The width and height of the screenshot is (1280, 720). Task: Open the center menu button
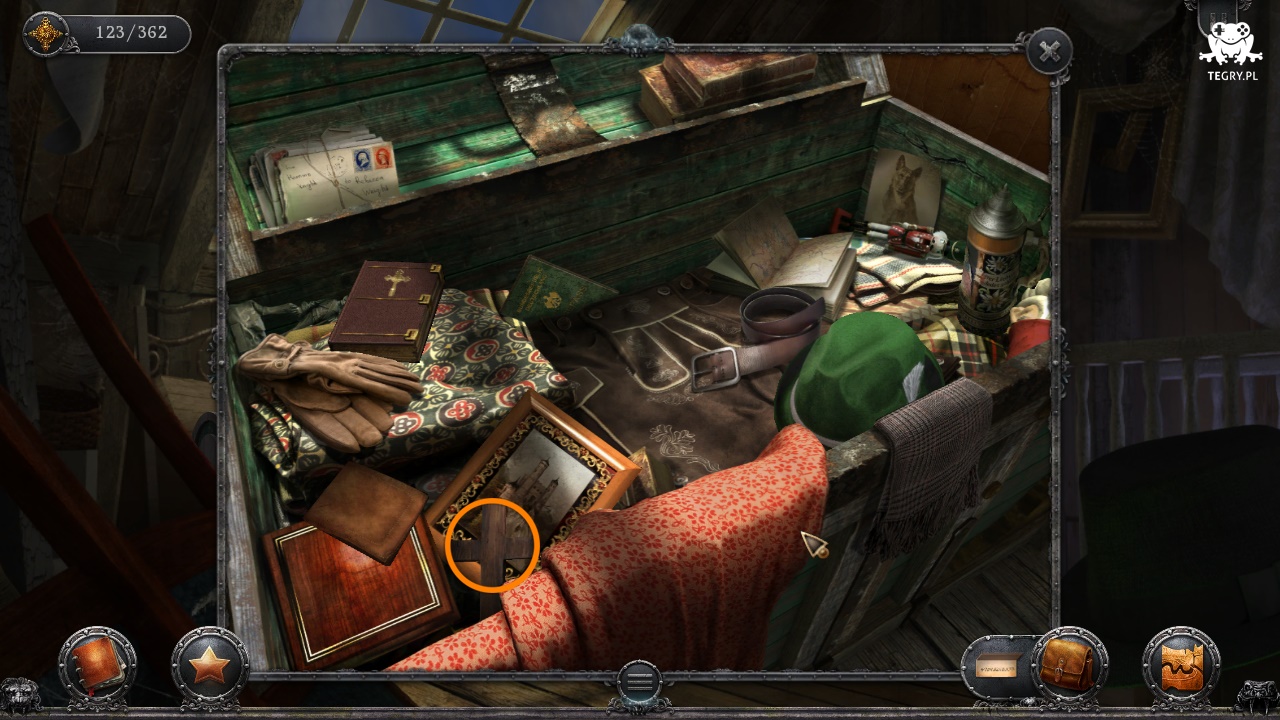pyautogui.click(x=639, y=682)
